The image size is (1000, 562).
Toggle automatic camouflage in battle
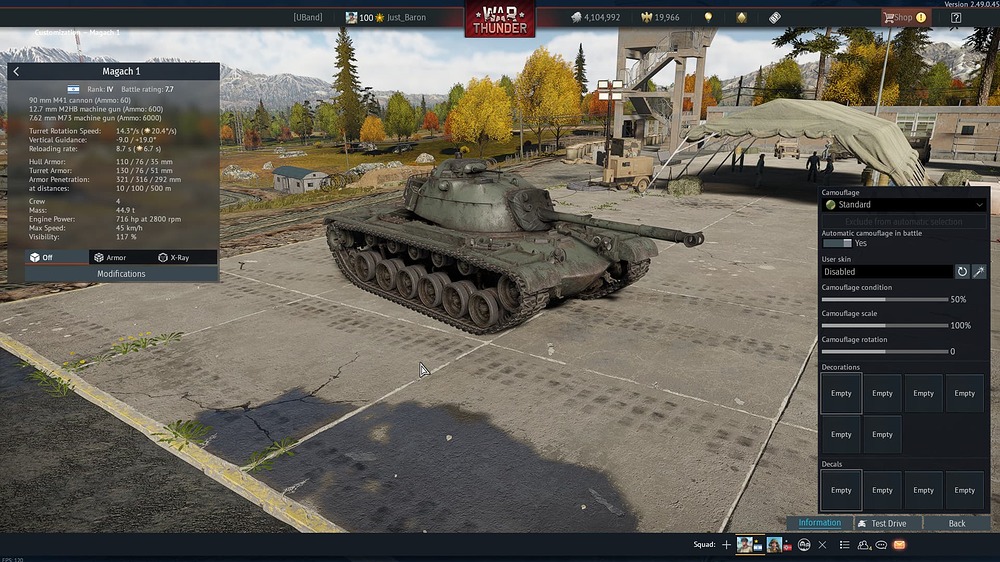tap(837, 243)
